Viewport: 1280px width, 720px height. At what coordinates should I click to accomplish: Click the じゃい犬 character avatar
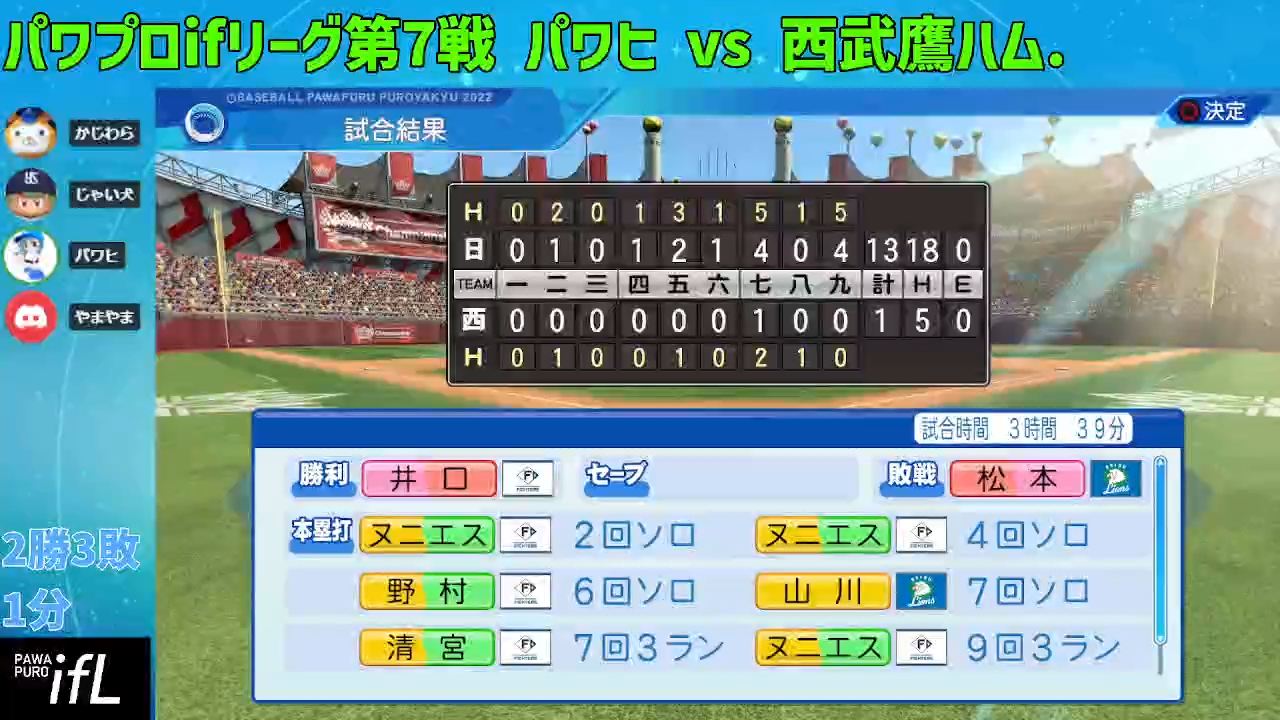[x=31, y=194]
